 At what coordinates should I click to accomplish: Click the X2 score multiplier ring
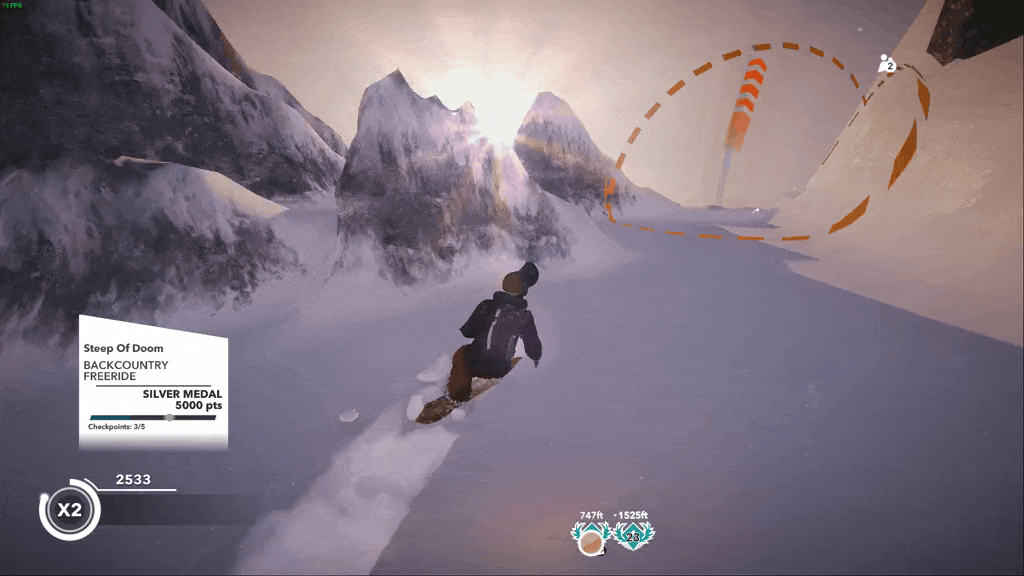click(x=68, y=510)
